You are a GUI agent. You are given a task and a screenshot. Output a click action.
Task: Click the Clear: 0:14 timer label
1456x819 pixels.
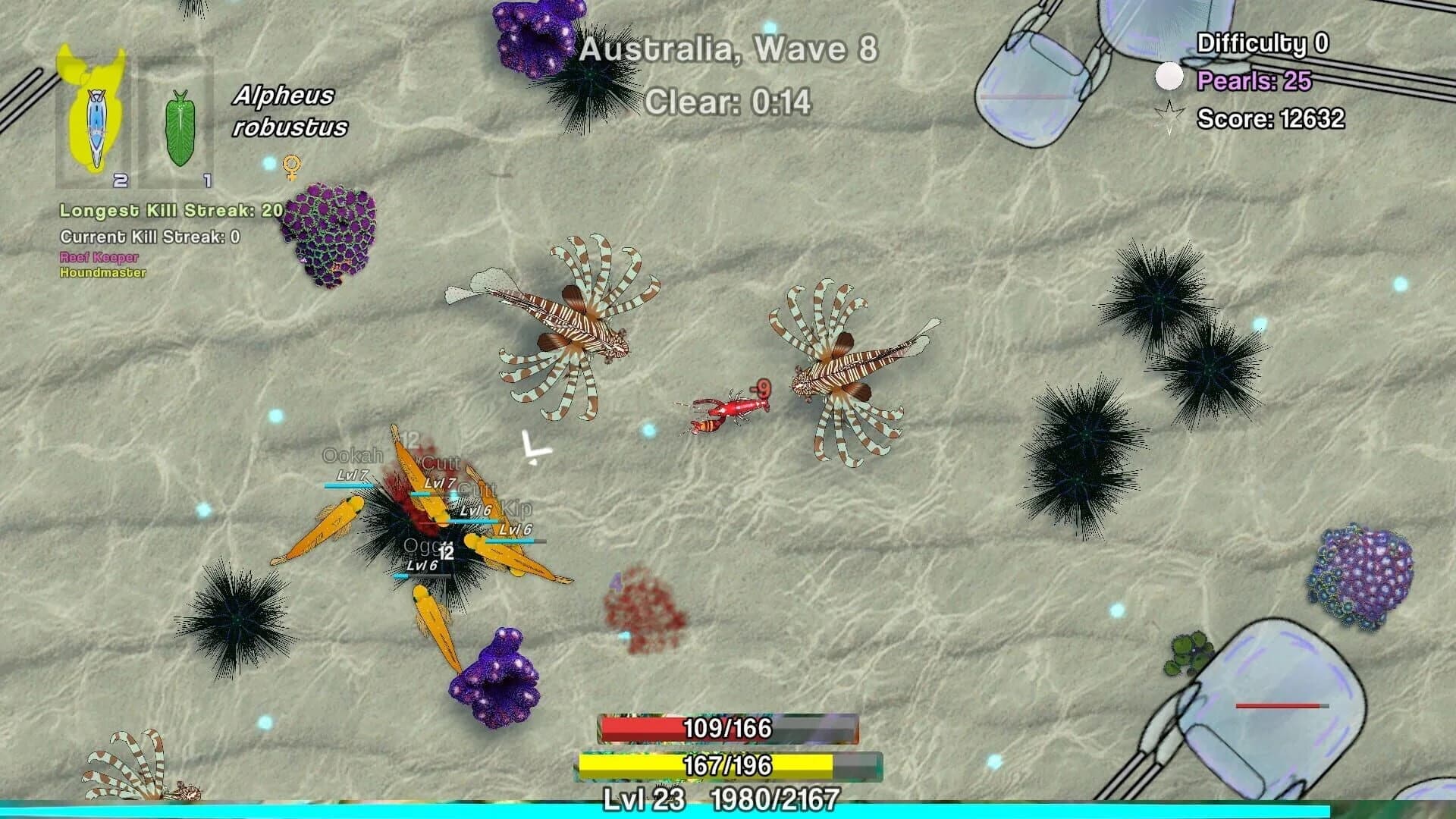[730, 97]
